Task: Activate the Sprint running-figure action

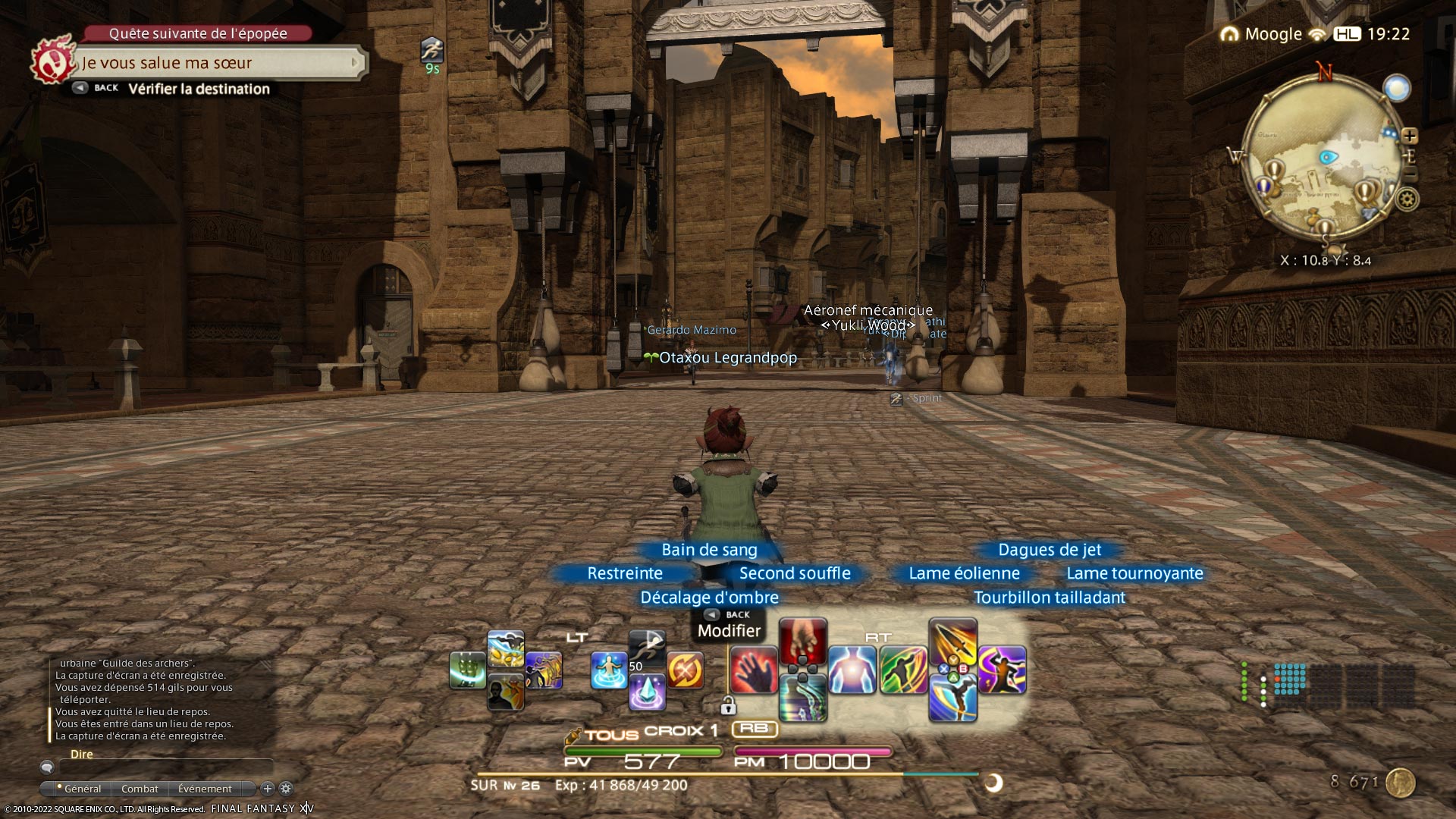Action: [x=647, y=649]
